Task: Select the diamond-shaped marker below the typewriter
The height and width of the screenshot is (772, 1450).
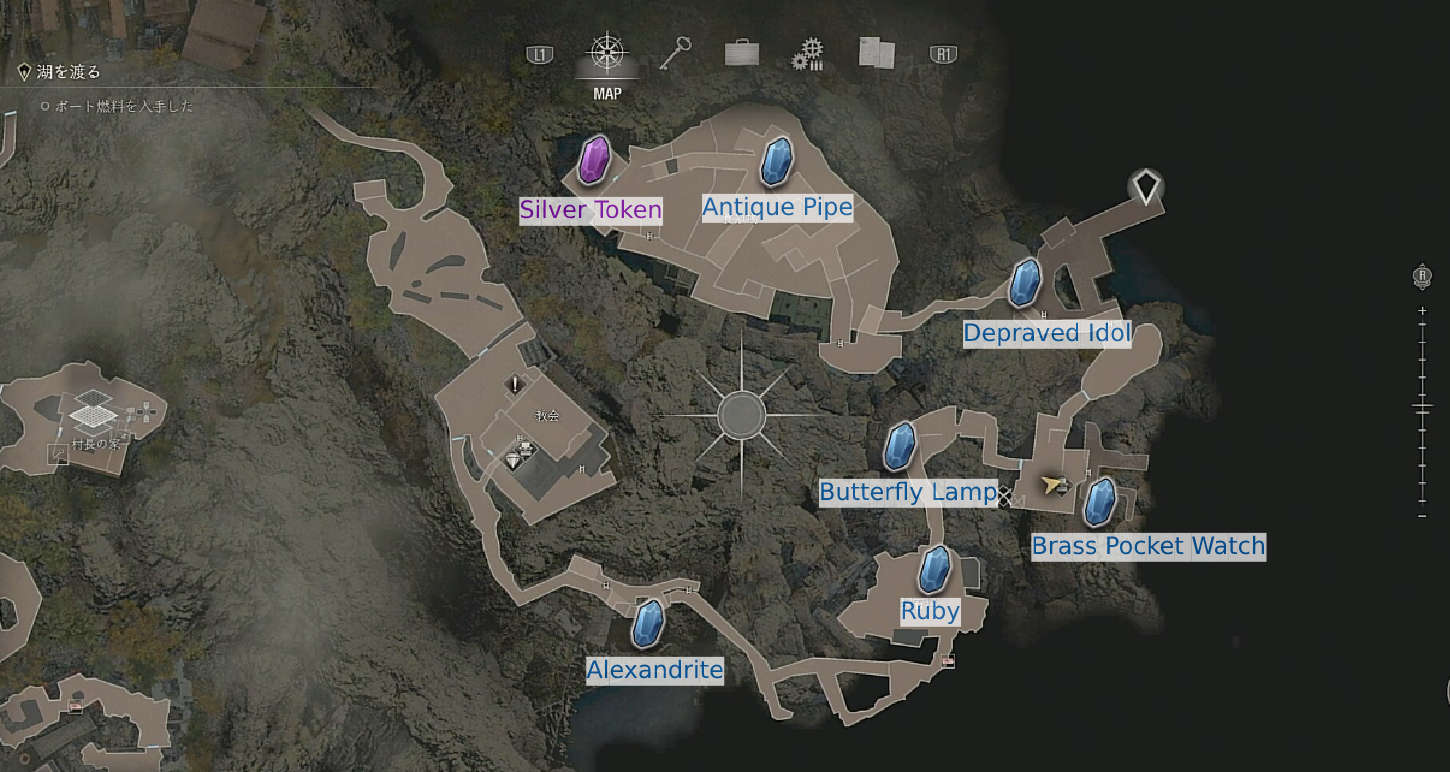Action: point(514,460)
